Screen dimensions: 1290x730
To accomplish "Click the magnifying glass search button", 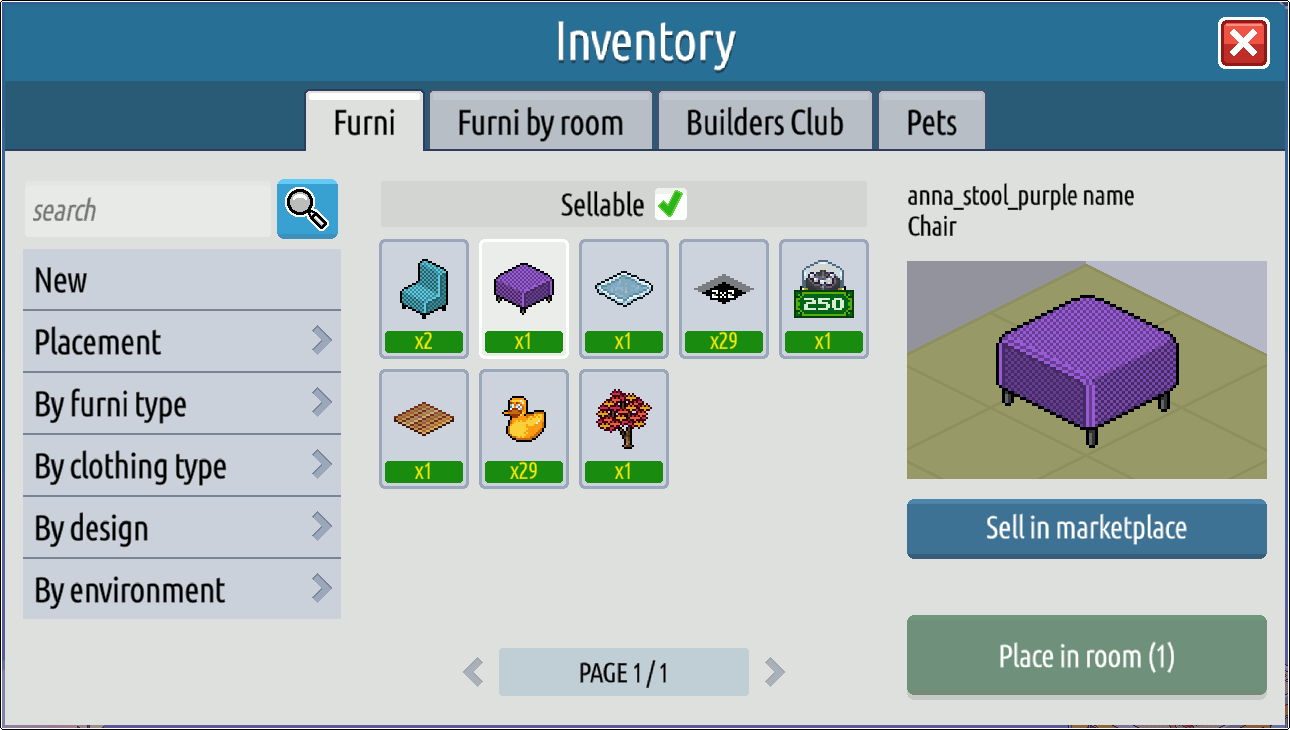I will 307,209.
